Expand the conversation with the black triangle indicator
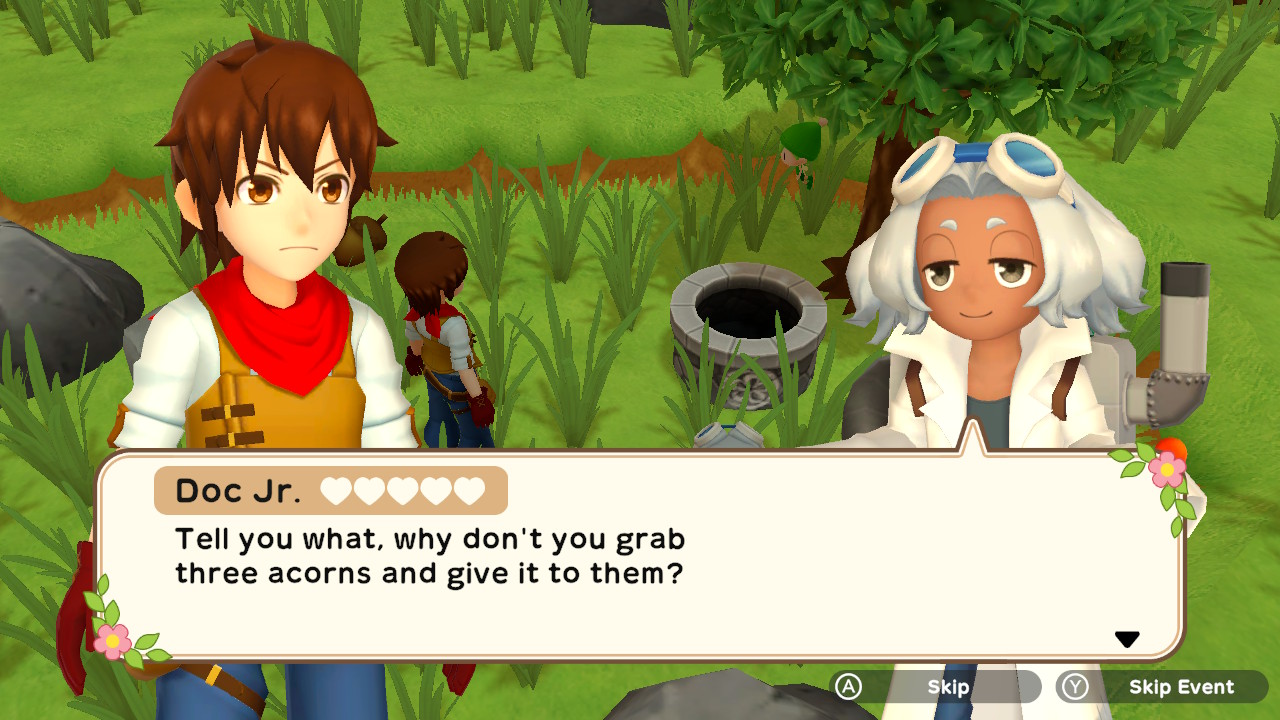1280x720 pixels. point(1129,637)
